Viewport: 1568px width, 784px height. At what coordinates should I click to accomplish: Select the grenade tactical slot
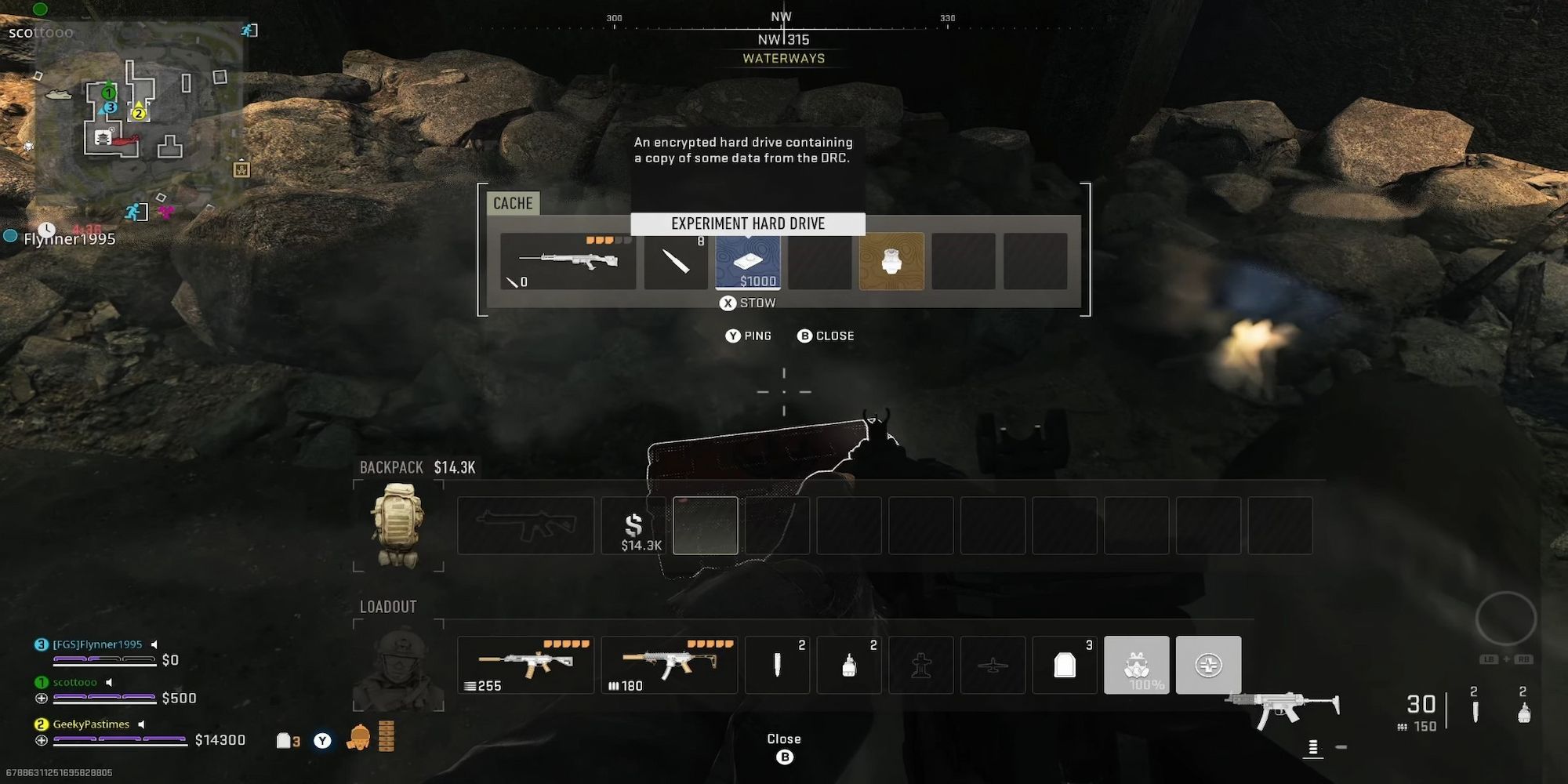(x=848, y=665)
